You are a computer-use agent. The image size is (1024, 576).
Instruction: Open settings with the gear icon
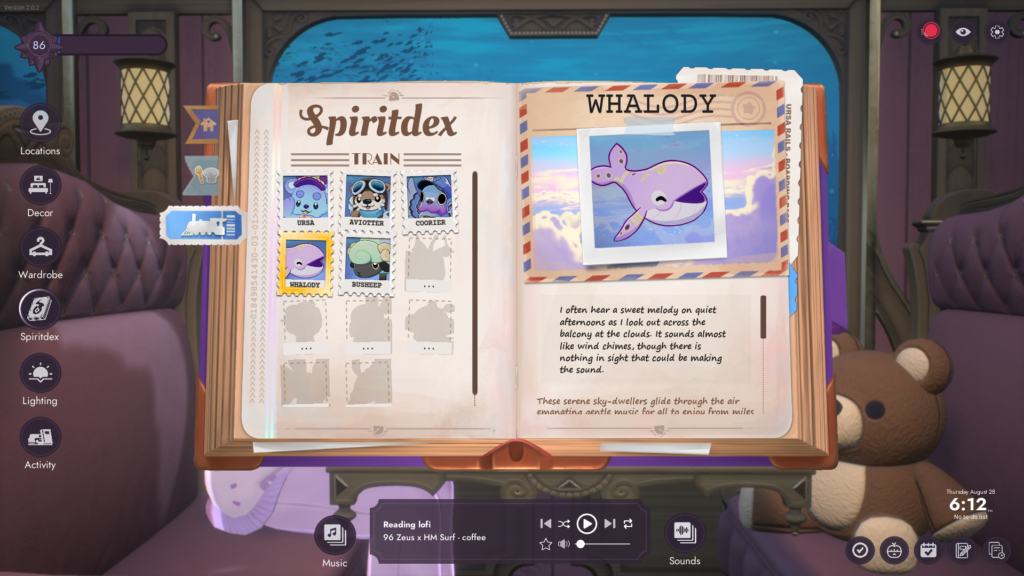(997, 32)
